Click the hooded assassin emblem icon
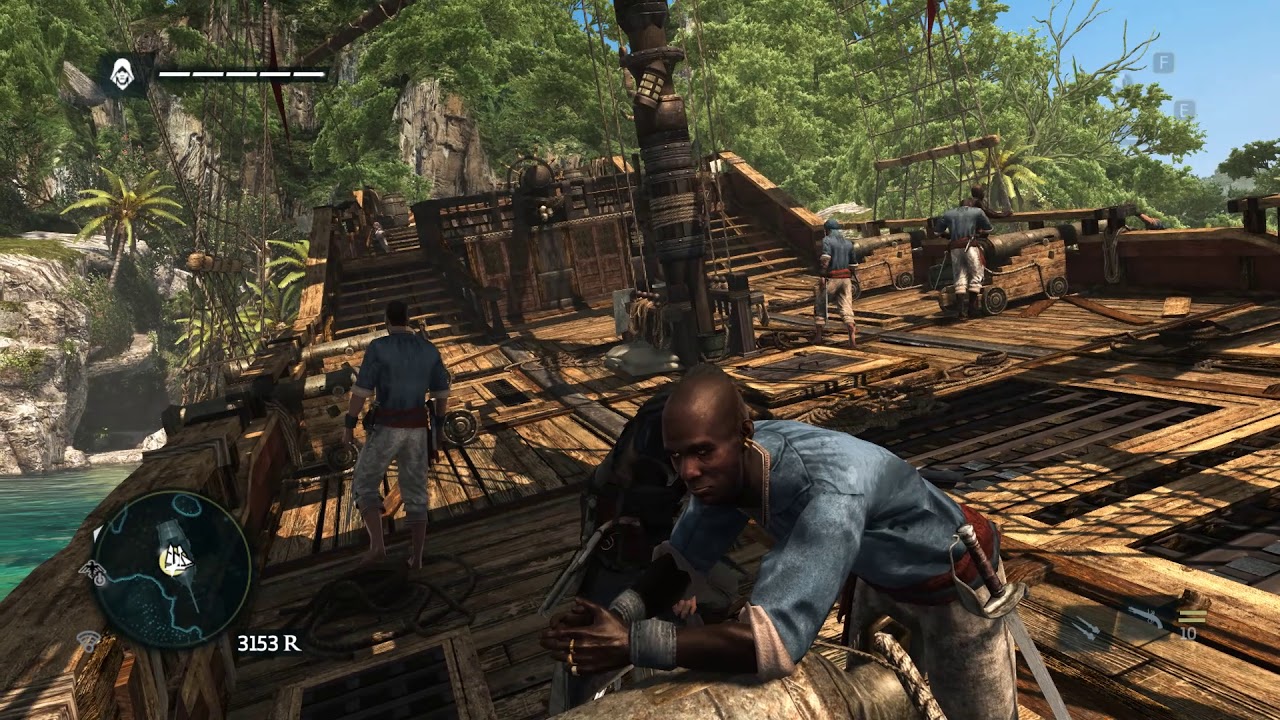The width and height of the screenshot is (1280, 720). tap(122, 73)
